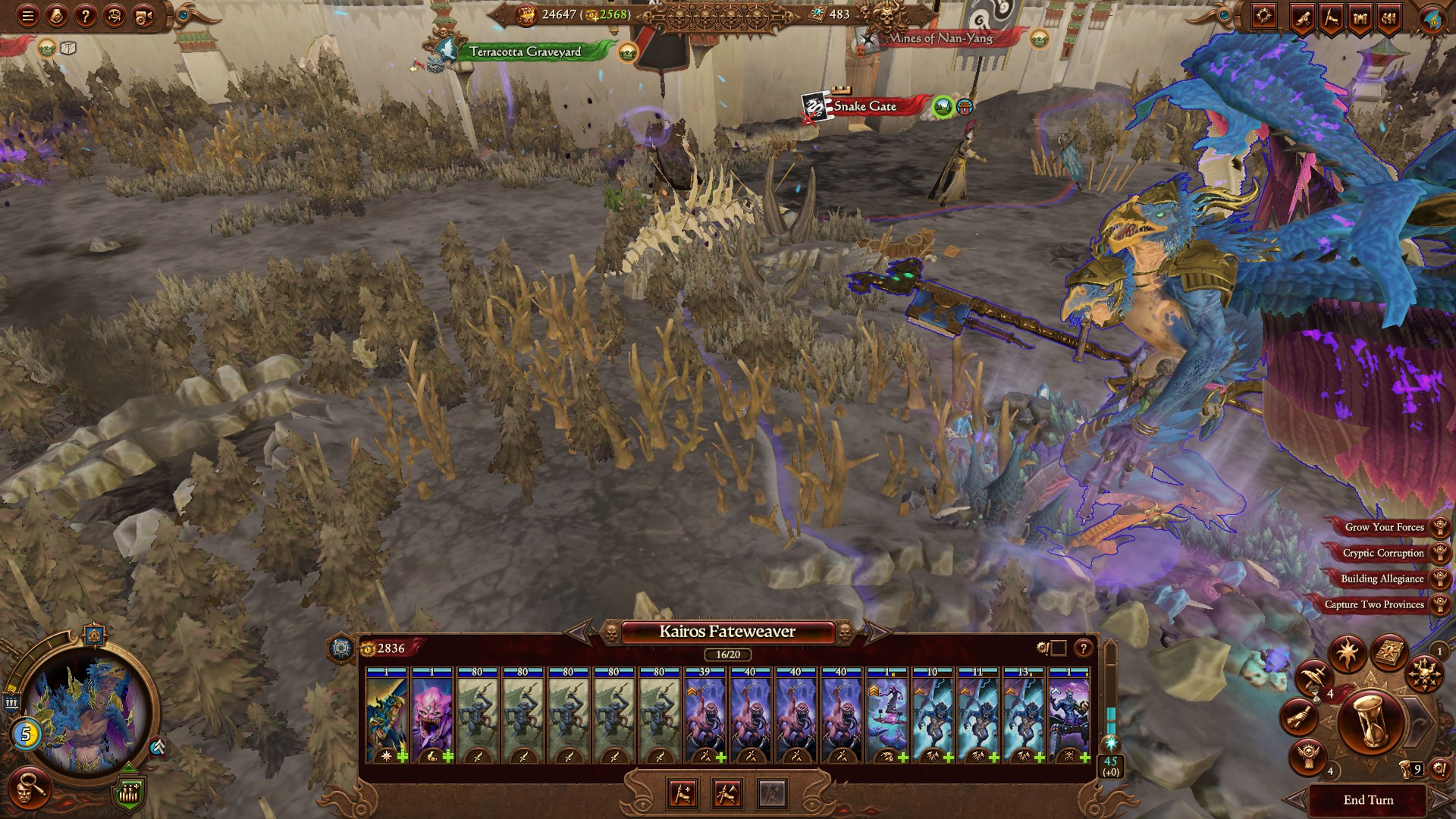This screenshot has width=1456, height=819.
Task: Open the Grow Your Forces mission
Action: tap(1384, 527)
